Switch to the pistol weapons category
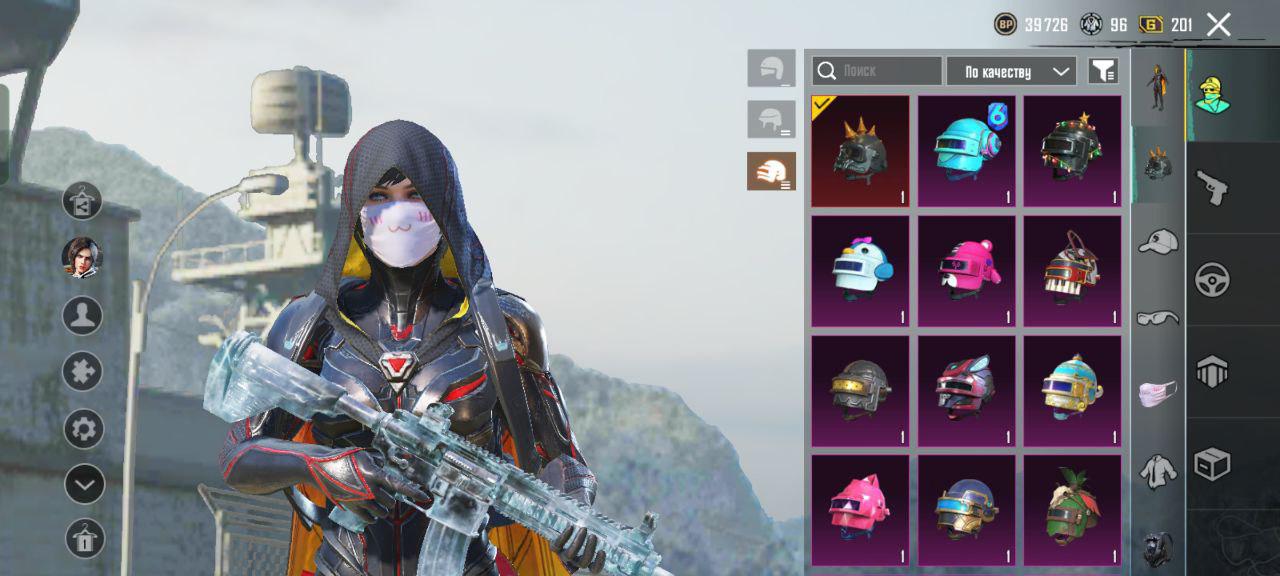The width and height of the screenshot is (1280, 576). coord(1212,187)
